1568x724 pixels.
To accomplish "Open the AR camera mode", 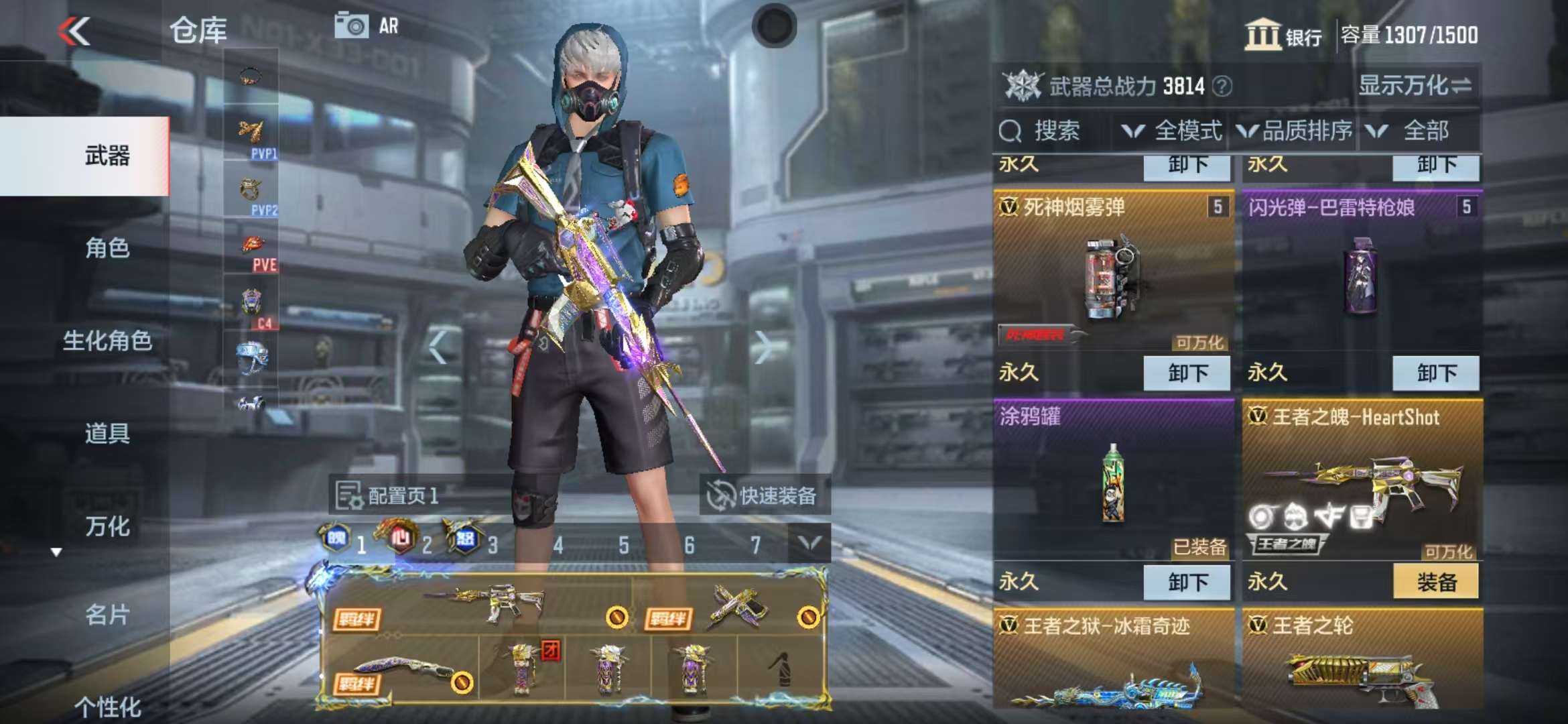I will click(x=367, y=26).
